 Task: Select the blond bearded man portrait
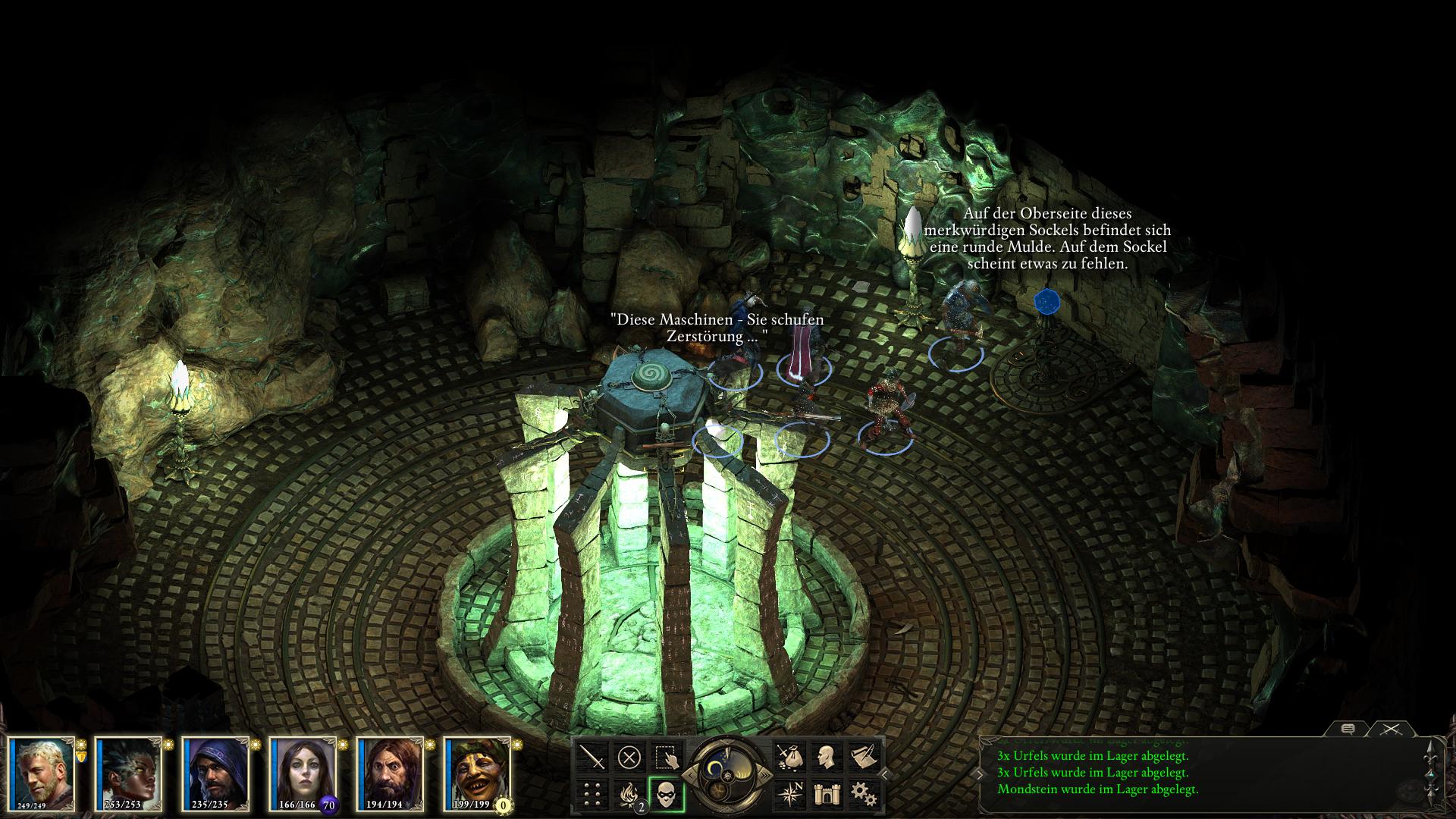tap(42, 773)
